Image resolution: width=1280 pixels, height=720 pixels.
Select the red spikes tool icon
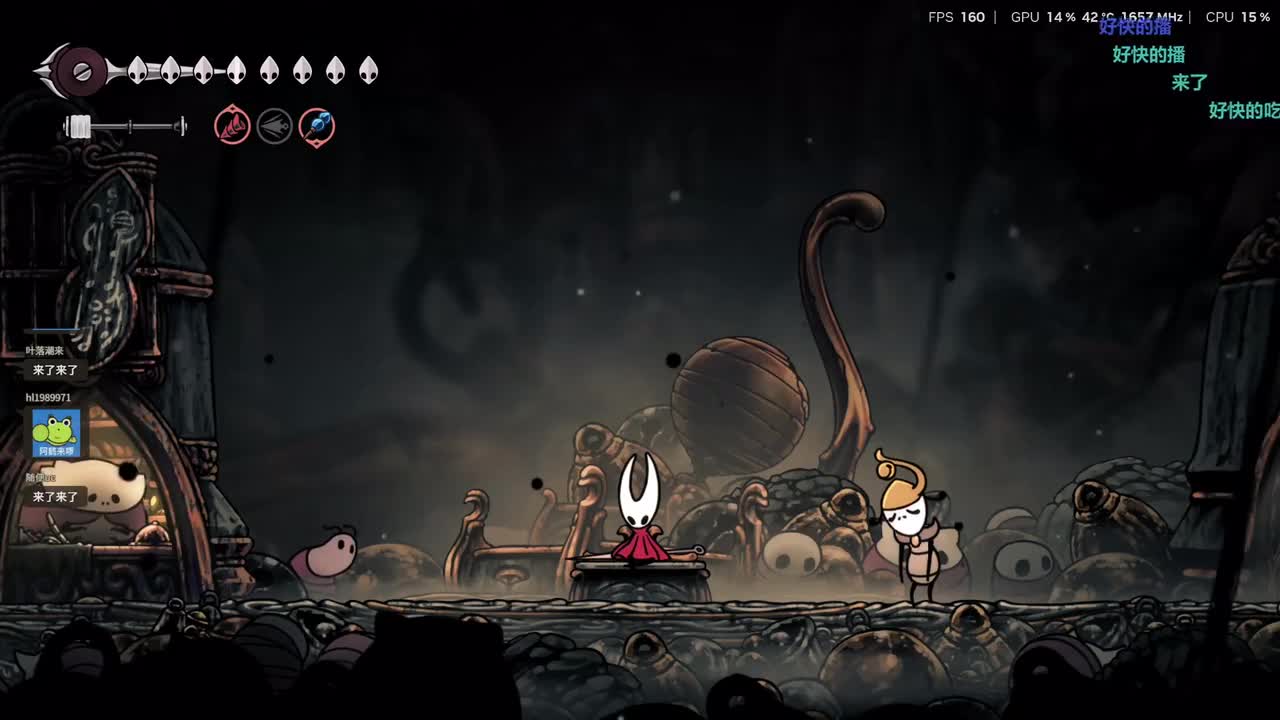[232, 126]
